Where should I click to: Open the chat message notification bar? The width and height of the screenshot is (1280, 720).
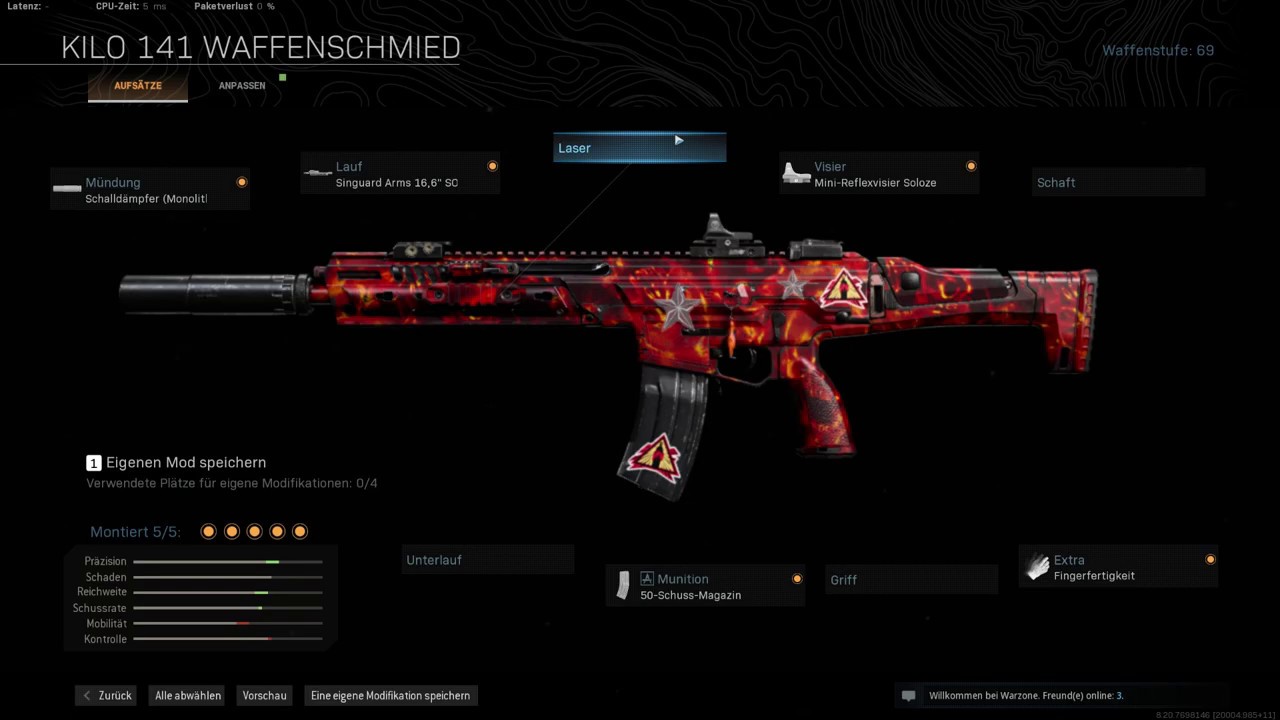point(1060,695)
